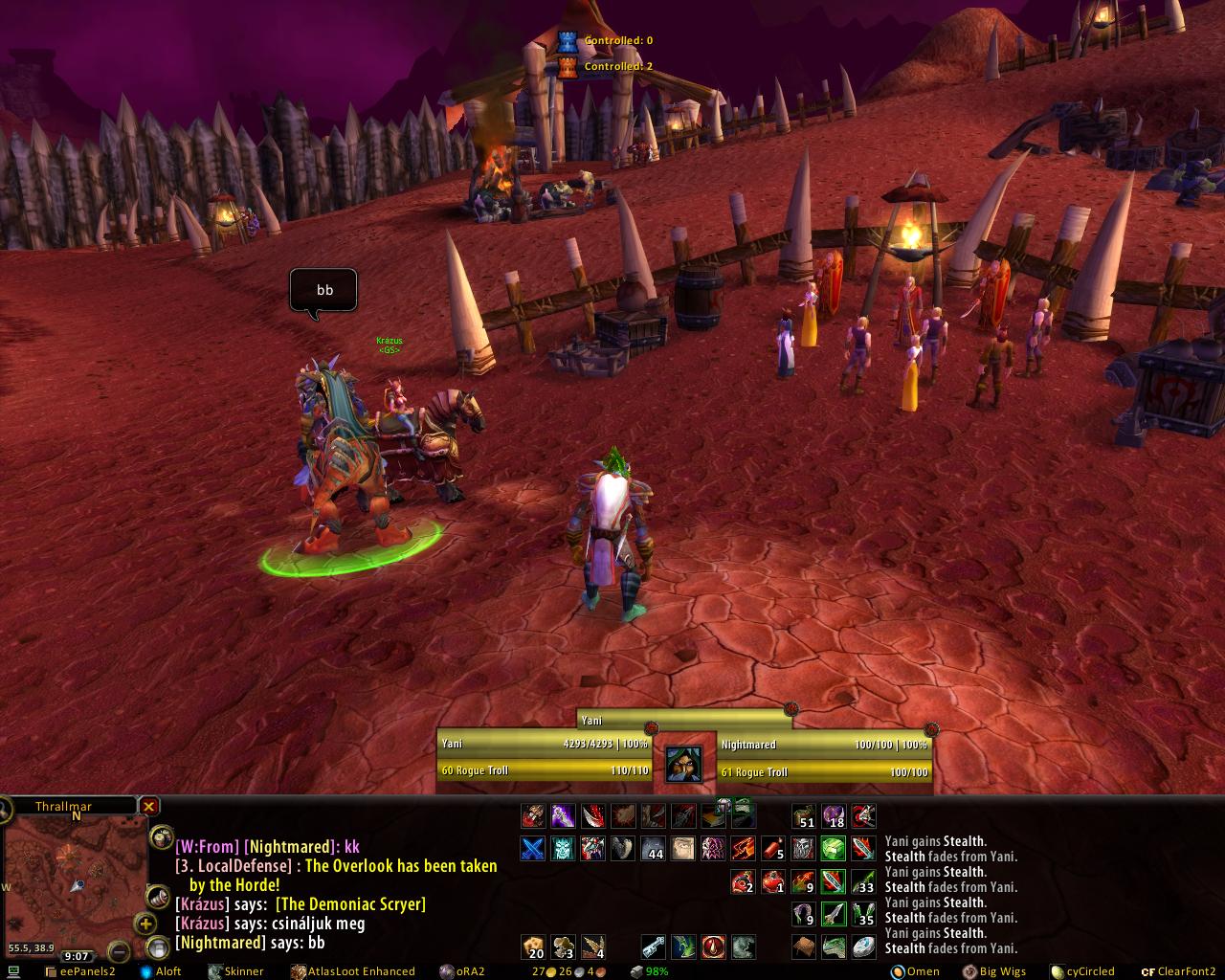Viewport: 1225px width, 980px height.
Task: Use the cheese food stack of 20
Action: coord(533,947)
